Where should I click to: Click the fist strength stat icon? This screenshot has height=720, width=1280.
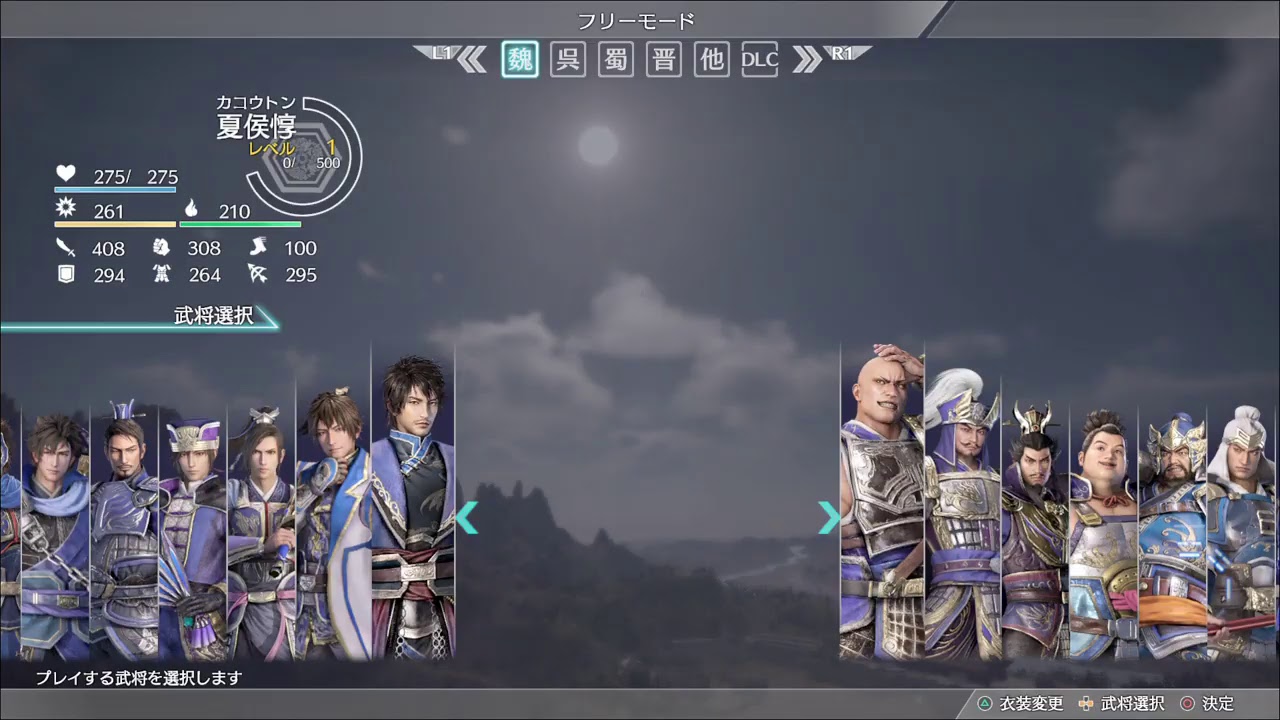tap(160, 248)
